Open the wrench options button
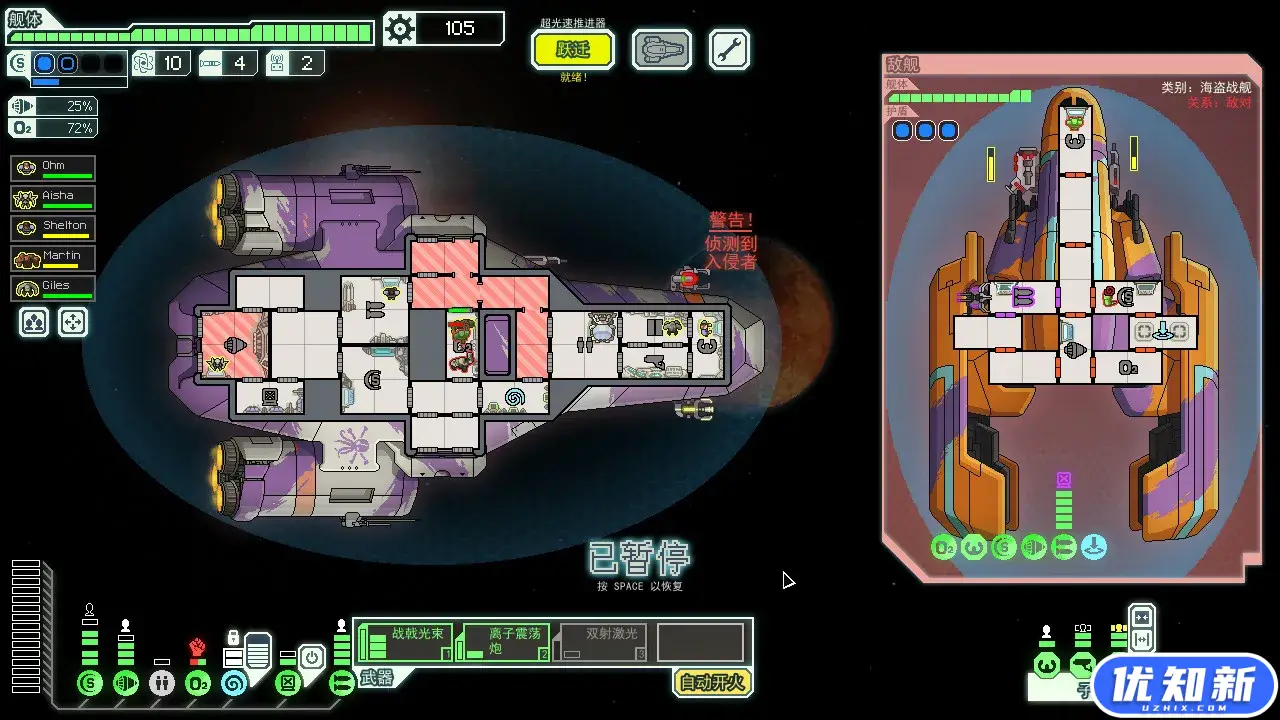The width and height of the screenshot is (1280, 720). [x=729, y=49]
